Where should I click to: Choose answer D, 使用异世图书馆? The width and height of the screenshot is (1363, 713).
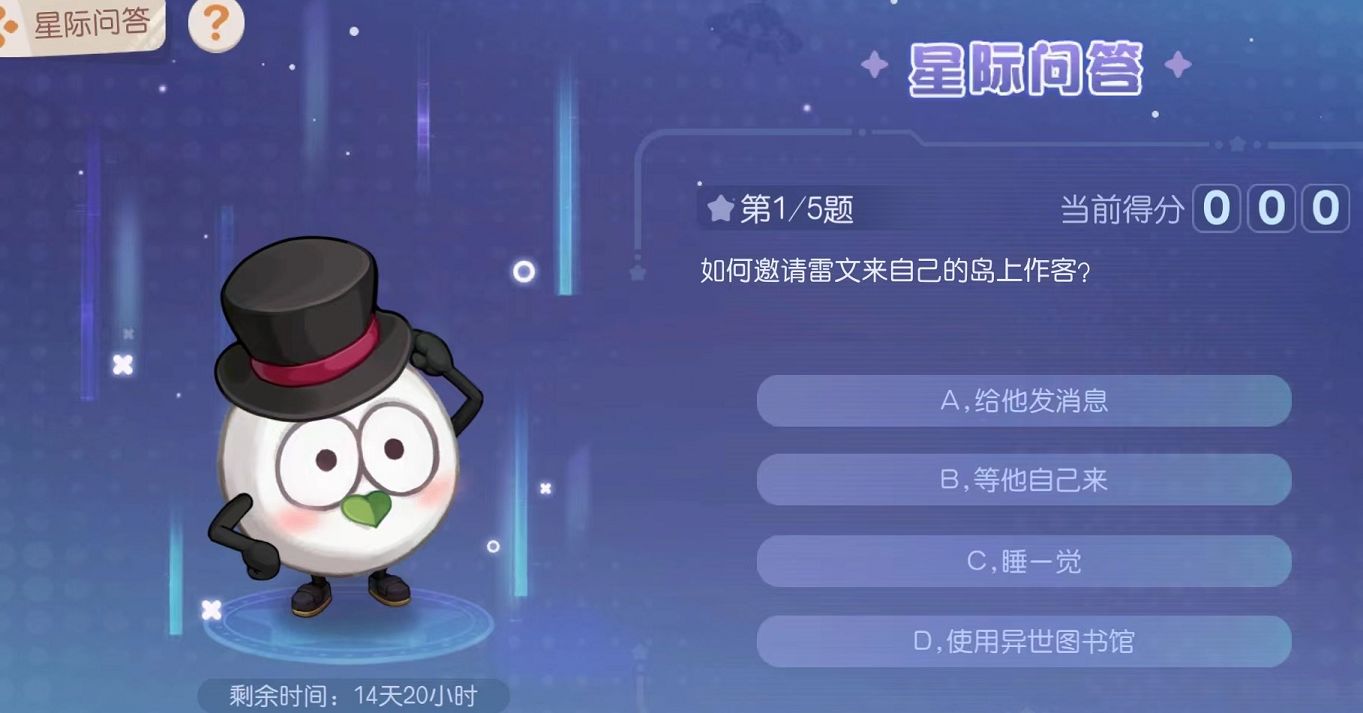(x=1024, y=641)
